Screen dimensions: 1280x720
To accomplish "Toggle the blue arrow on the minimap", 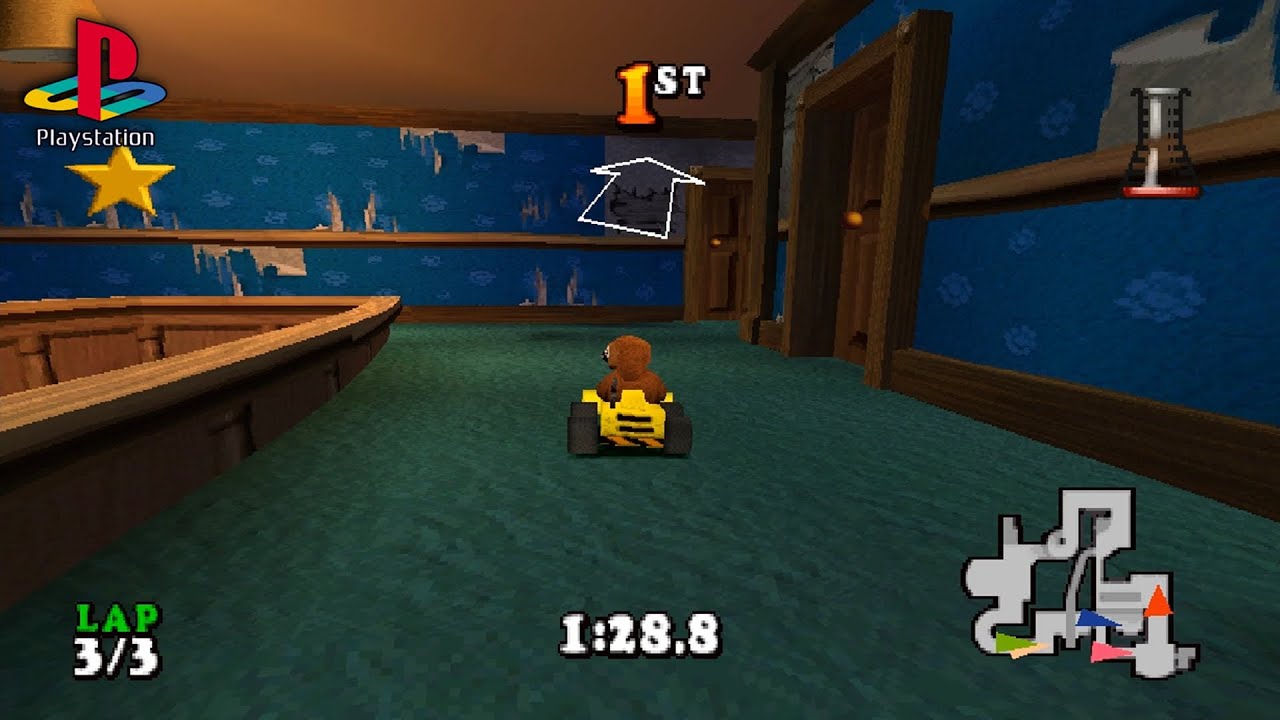I will (x=1096, y=618).
